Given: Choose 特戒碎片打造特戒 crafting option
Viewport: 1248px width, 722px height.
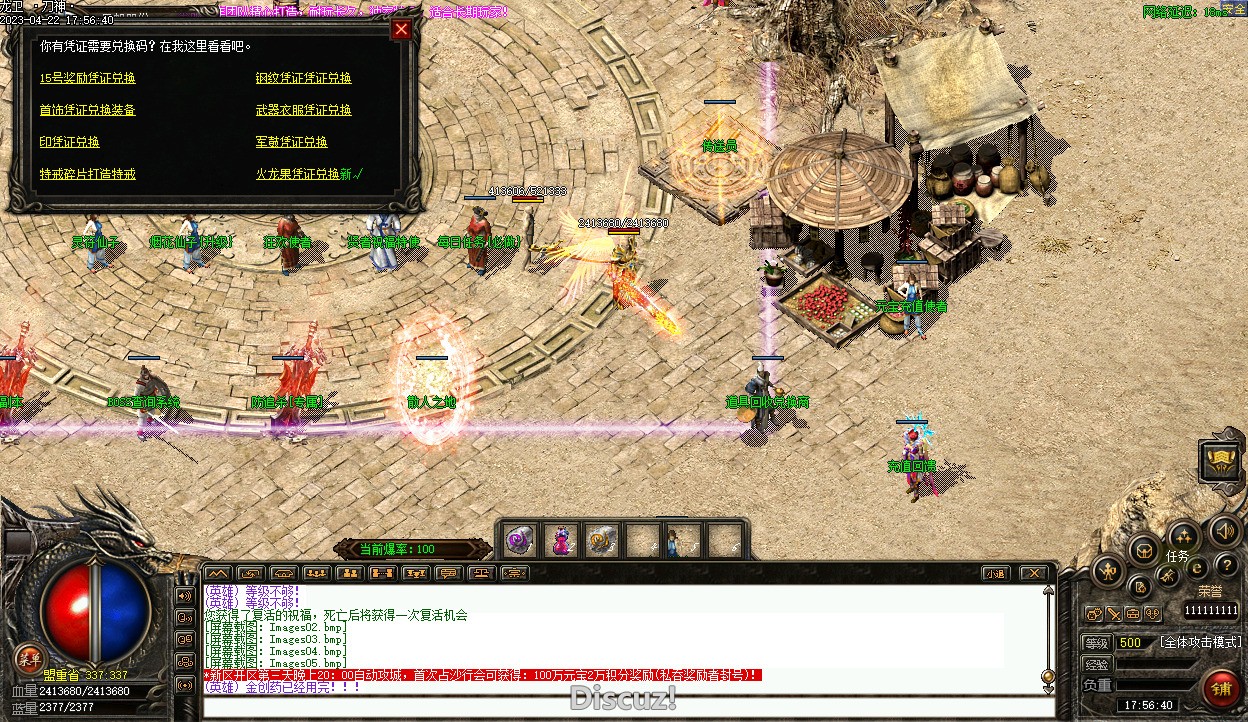Looking at the screenshot, I should (88, 174).
